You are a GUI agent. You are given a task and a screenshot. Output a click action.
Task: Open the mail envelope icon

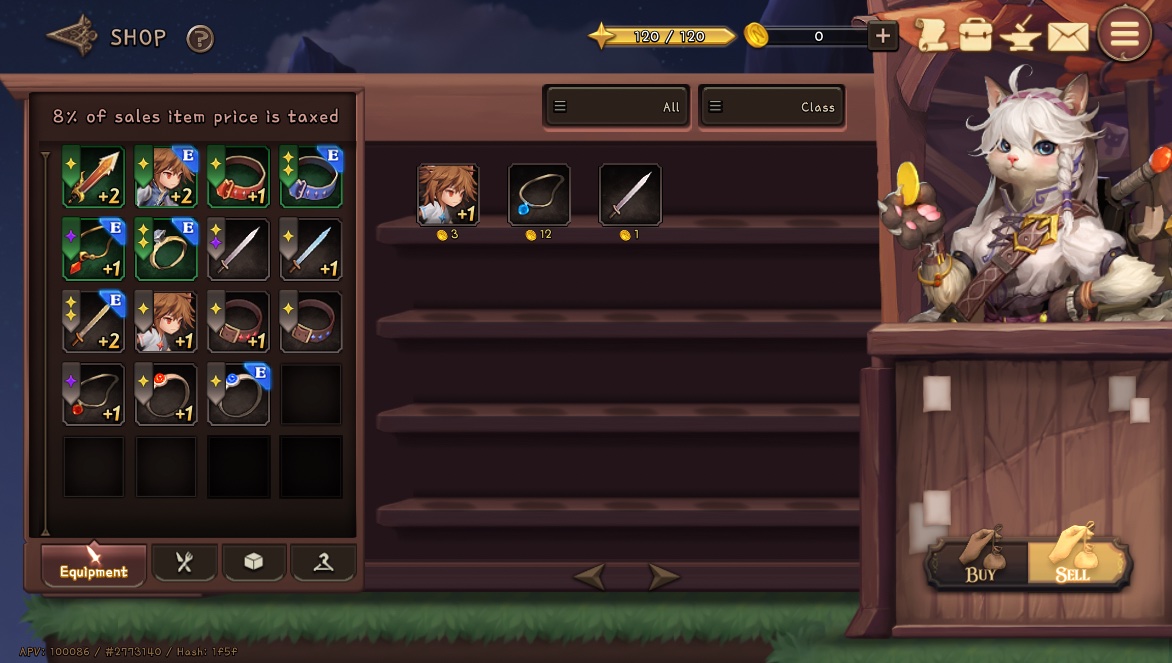click(1067, 37)
